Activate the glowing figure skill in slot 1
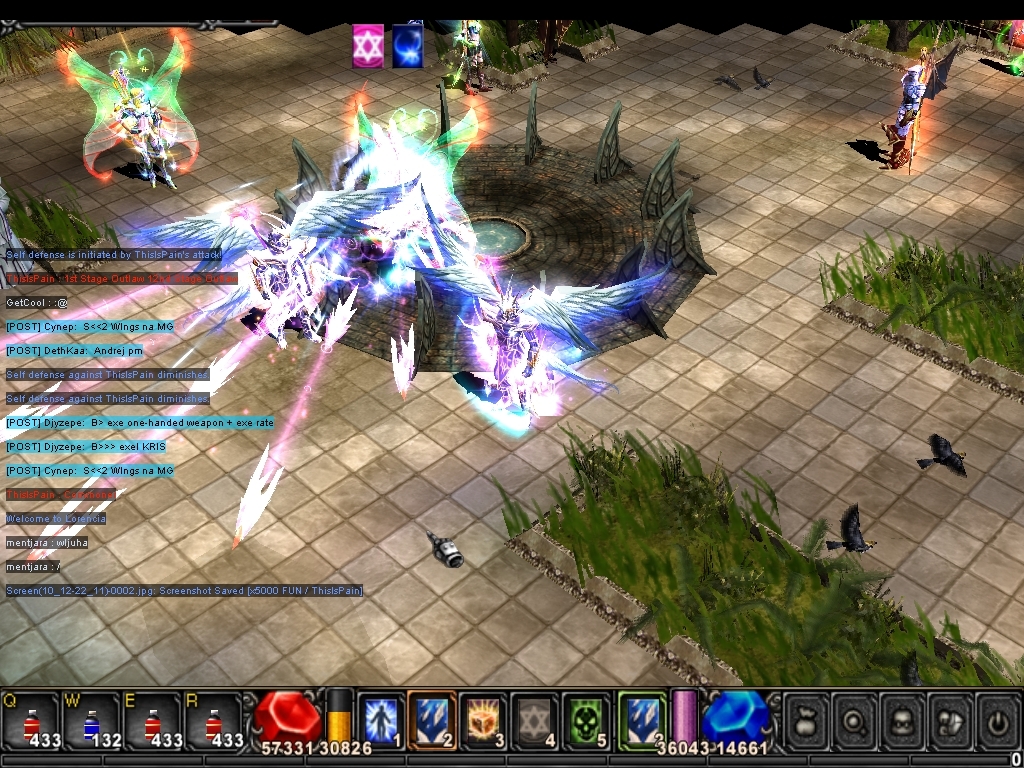The image size is (1024, 768). pos(381,719)
